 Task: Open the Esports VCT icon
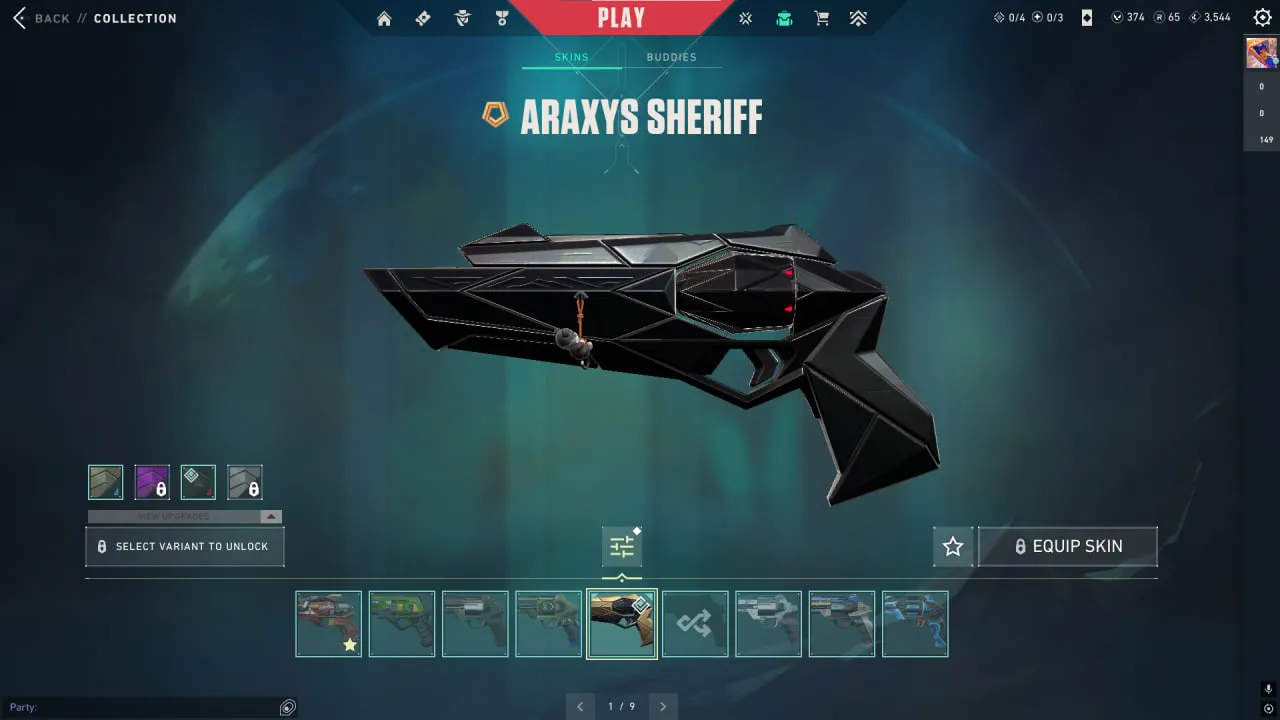coord(745,17)
